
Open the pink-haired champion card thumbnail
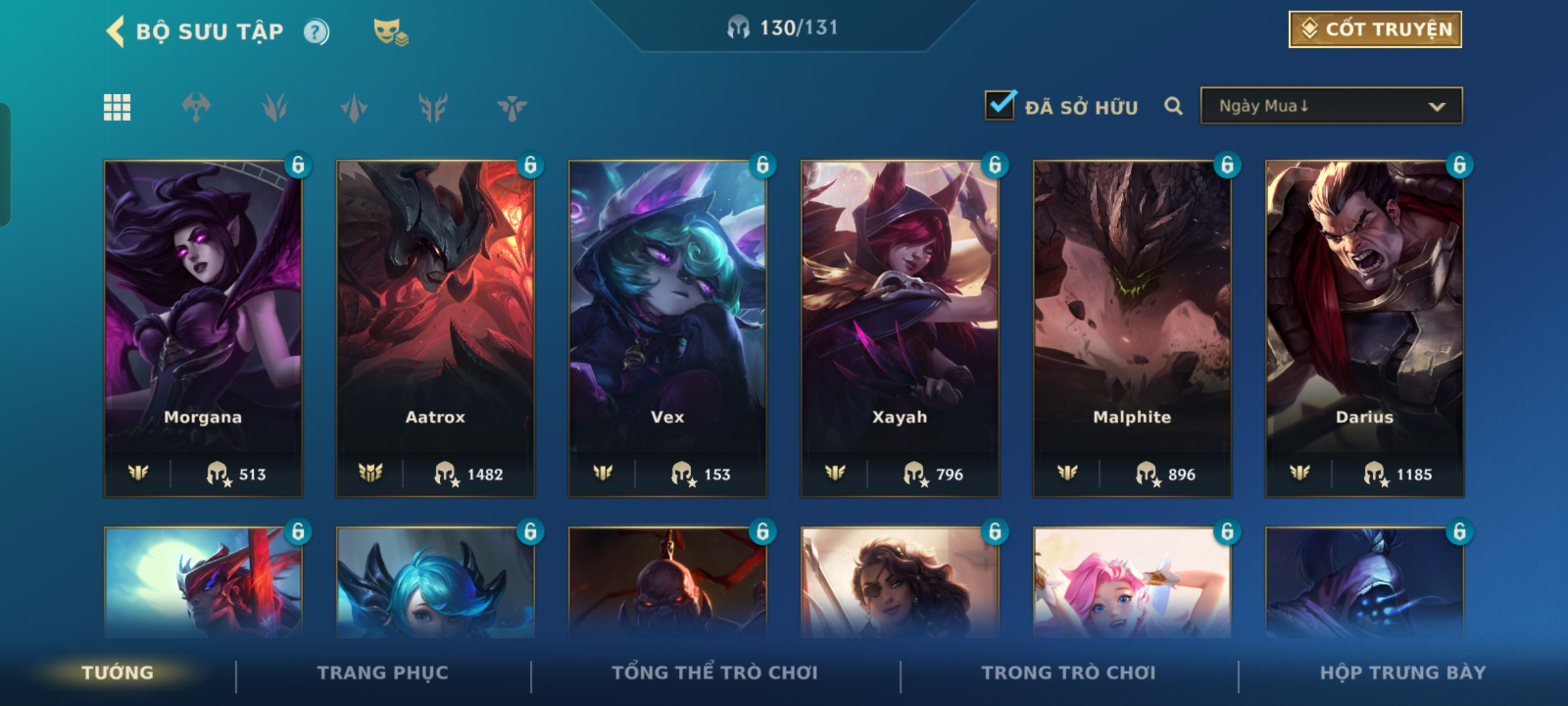click(1132, 583)
